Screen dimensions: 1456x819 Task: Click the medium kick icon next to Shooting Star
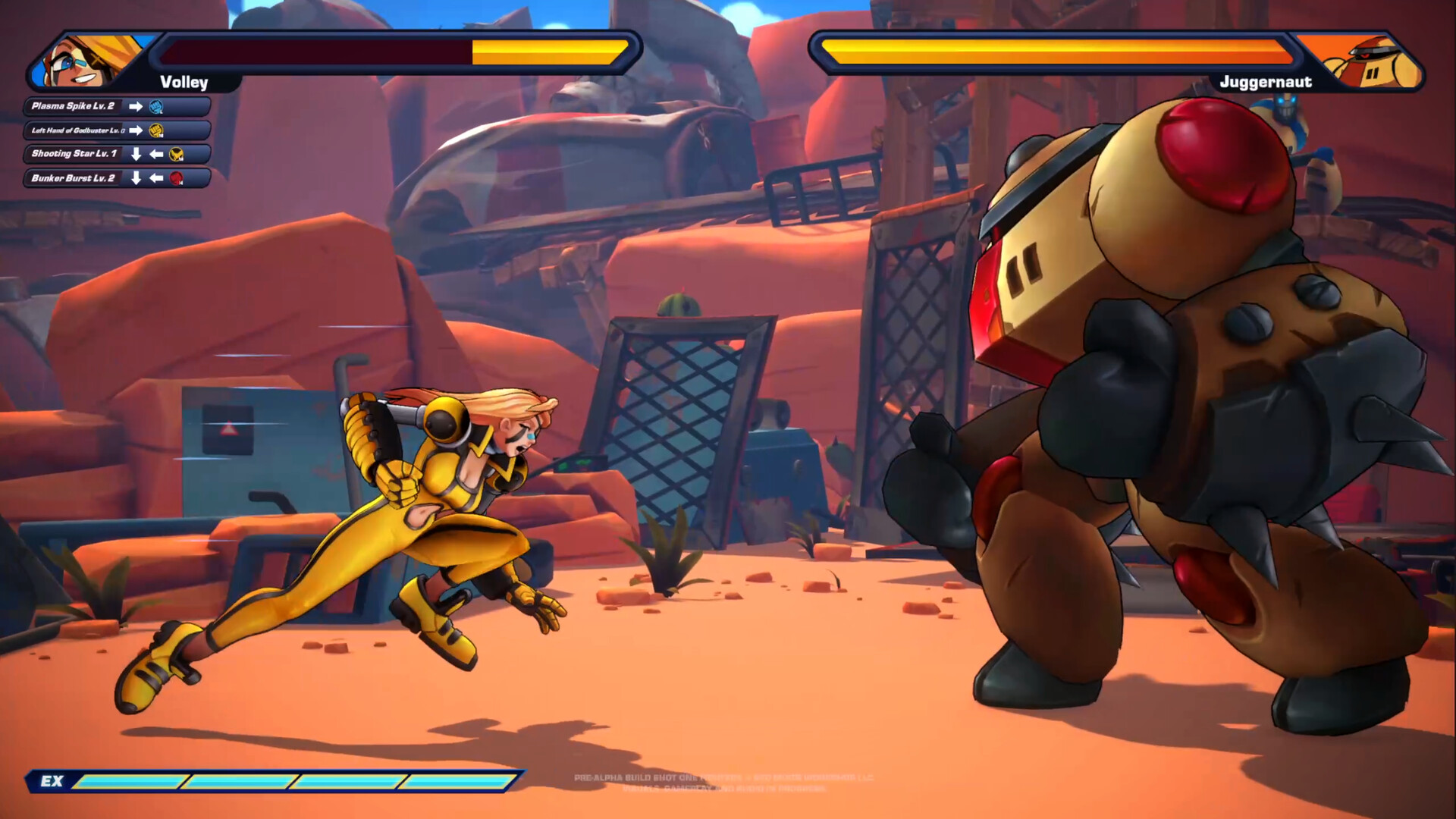[x=177, y=155]
